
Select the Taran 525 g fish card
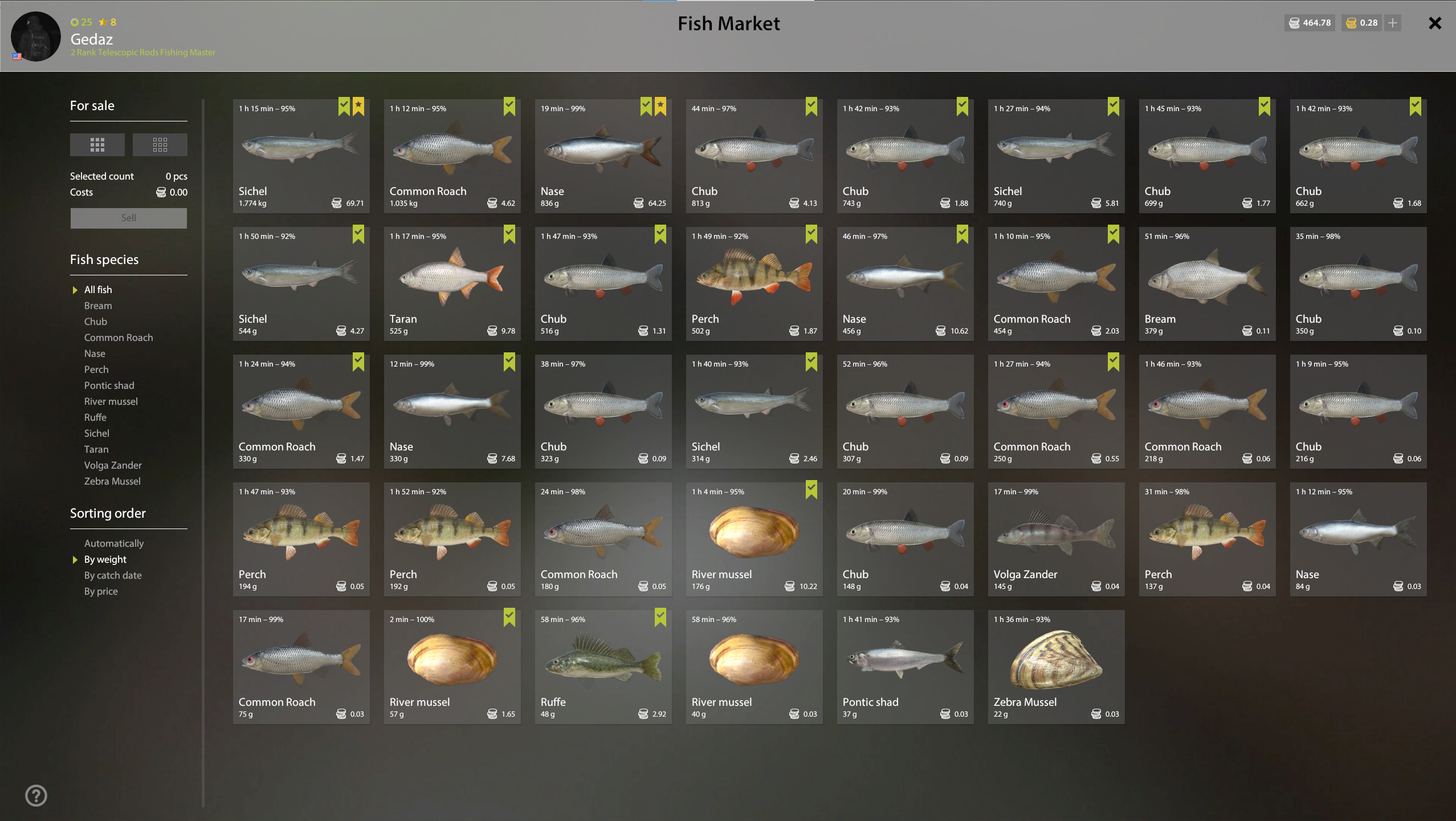[452, 283]
